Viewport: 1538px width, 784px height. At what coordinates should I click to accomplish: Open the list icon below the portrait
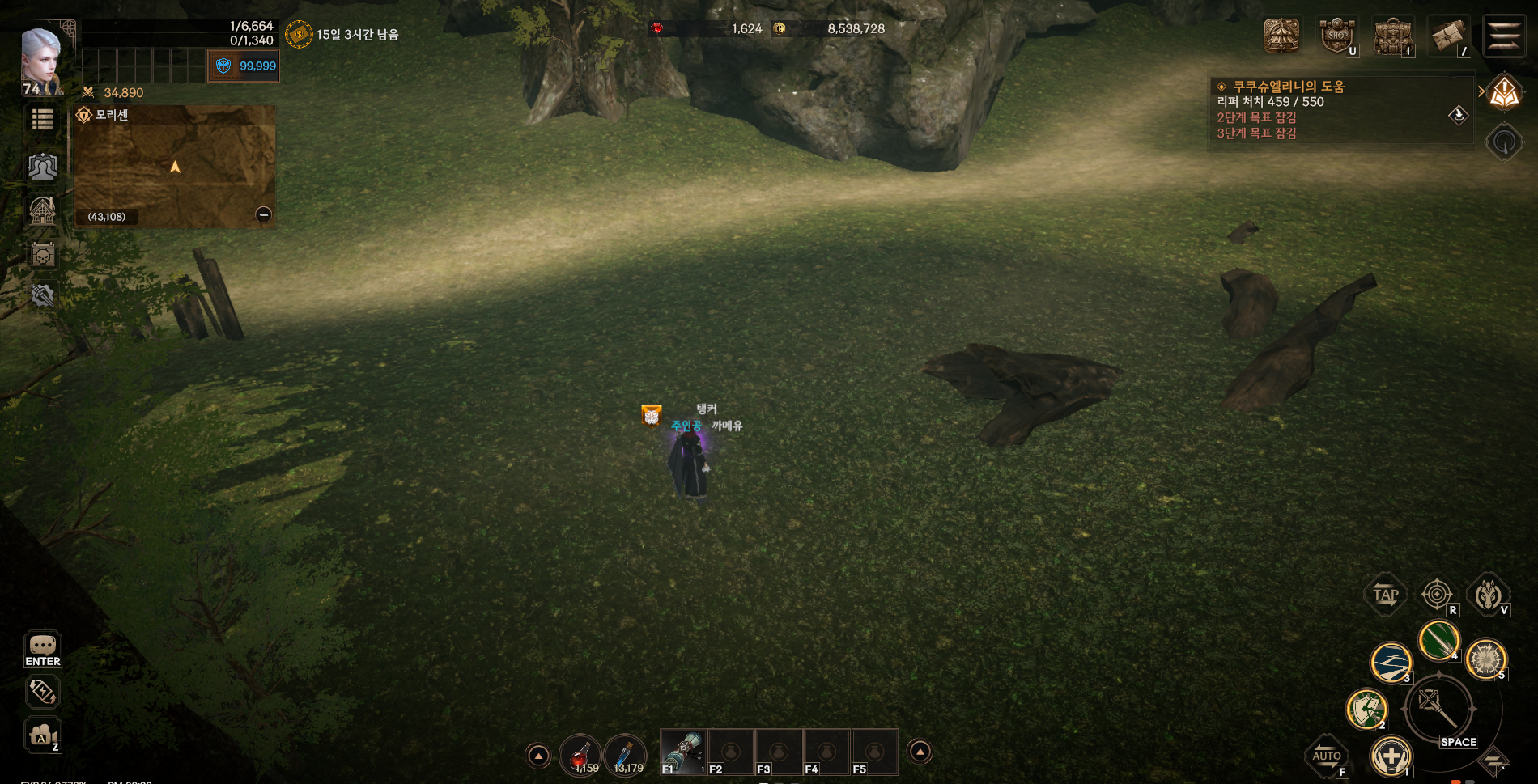click(42, 121)
